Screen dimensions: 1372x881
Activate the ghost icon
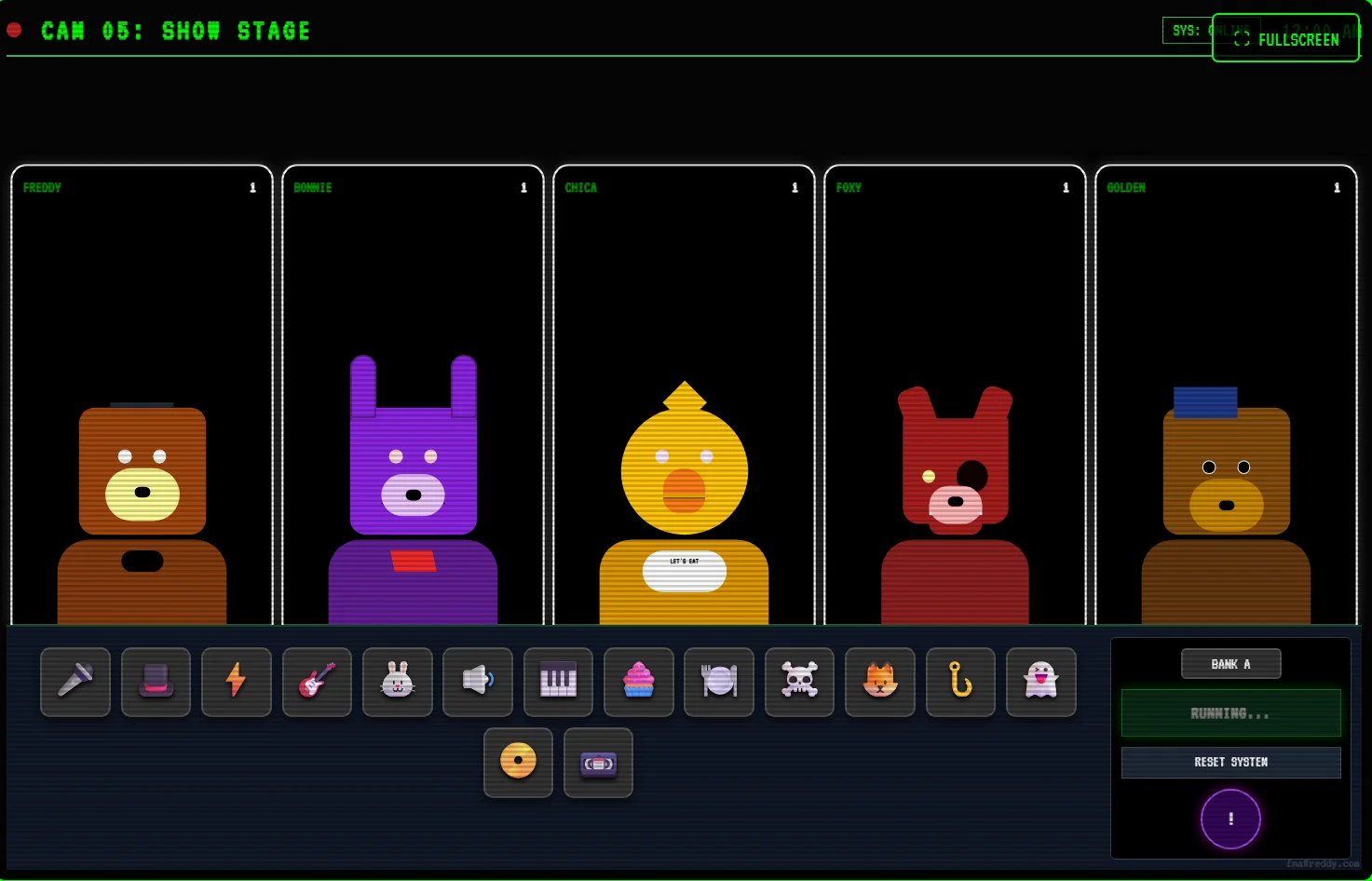pos(1040,682)
